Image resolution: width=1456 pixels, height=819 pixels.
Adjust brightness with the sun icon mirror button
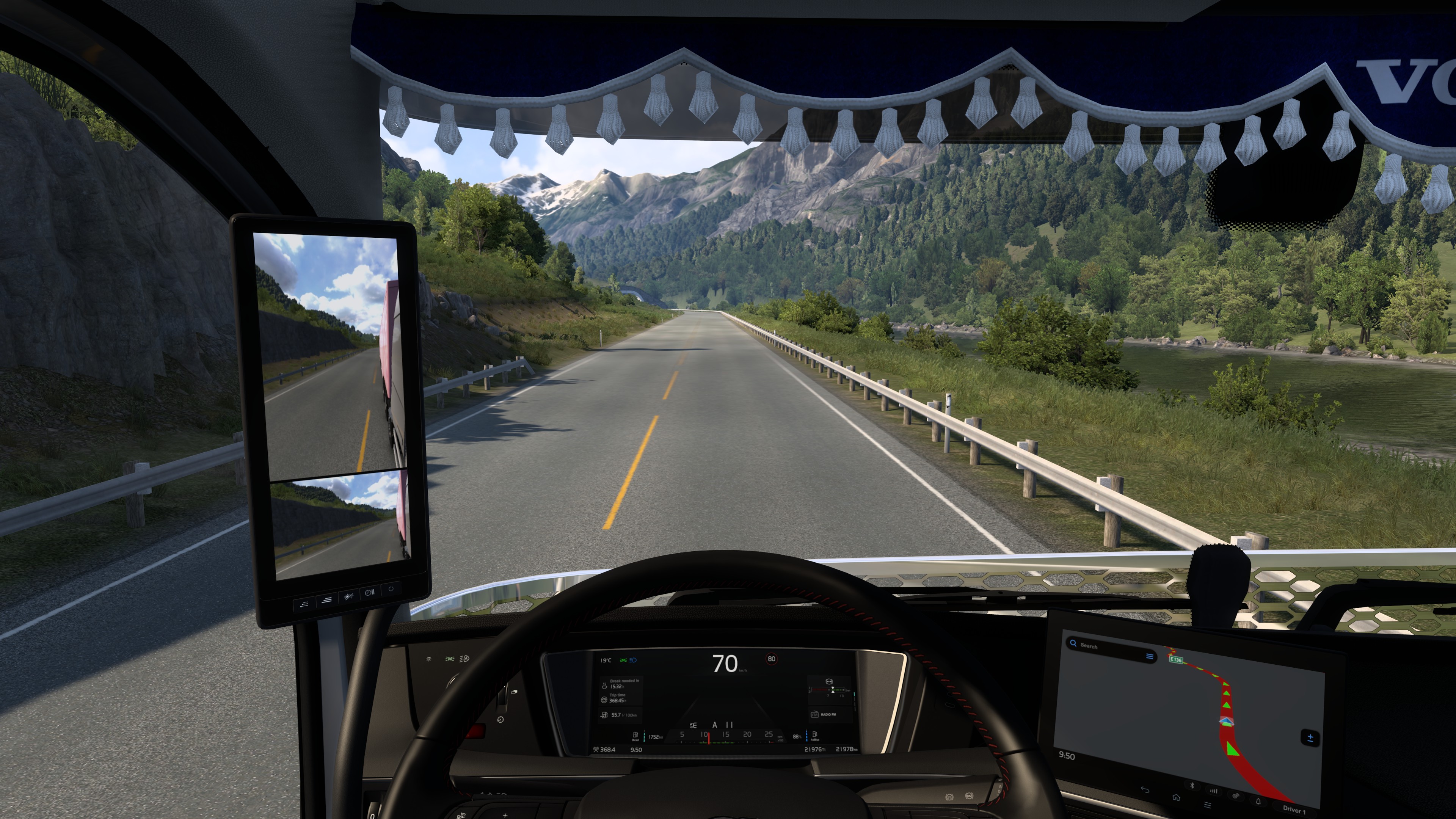[348, 597]
